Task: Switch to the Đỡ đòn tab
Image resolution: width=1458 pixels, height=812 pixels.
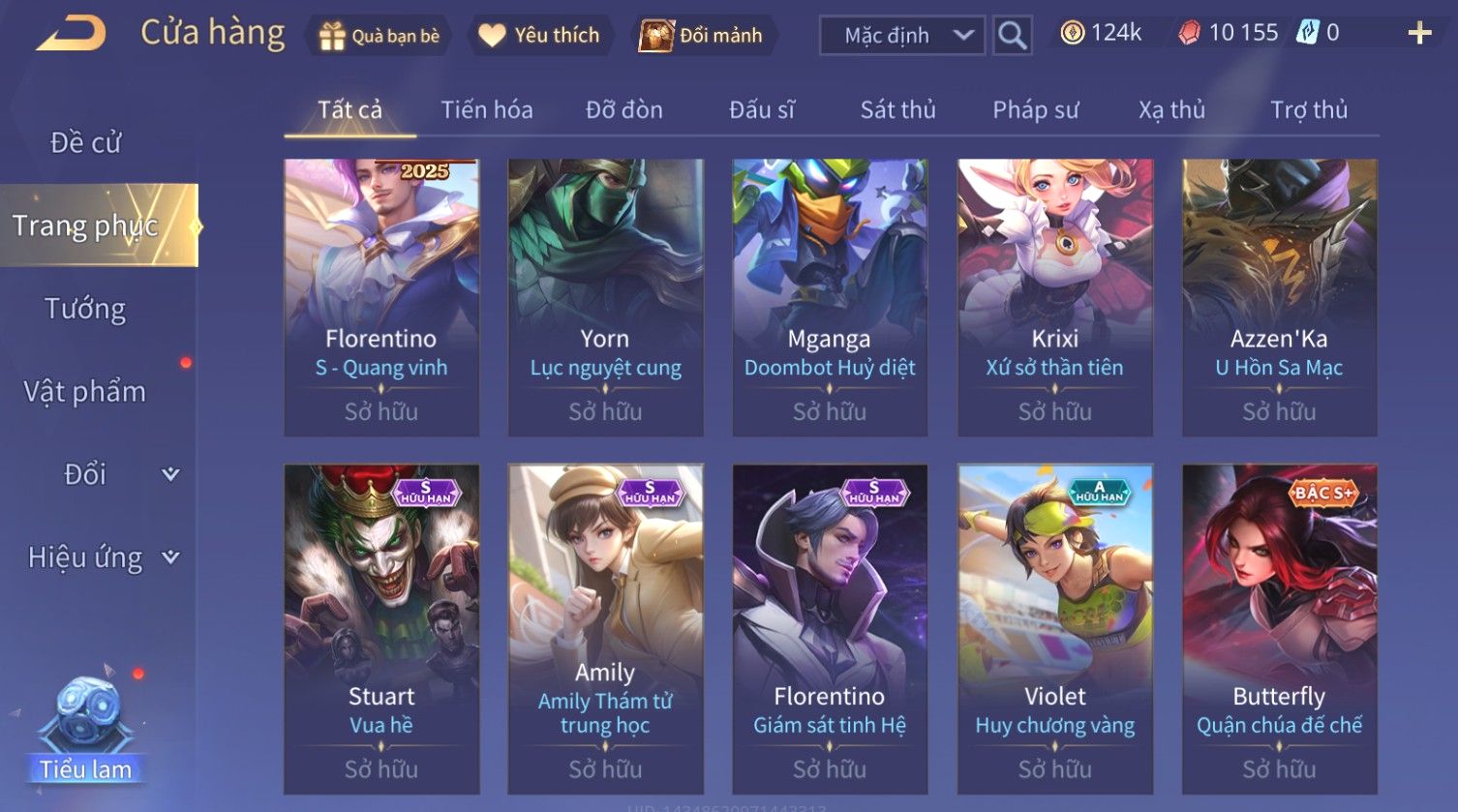Action: tap(624, 110)
